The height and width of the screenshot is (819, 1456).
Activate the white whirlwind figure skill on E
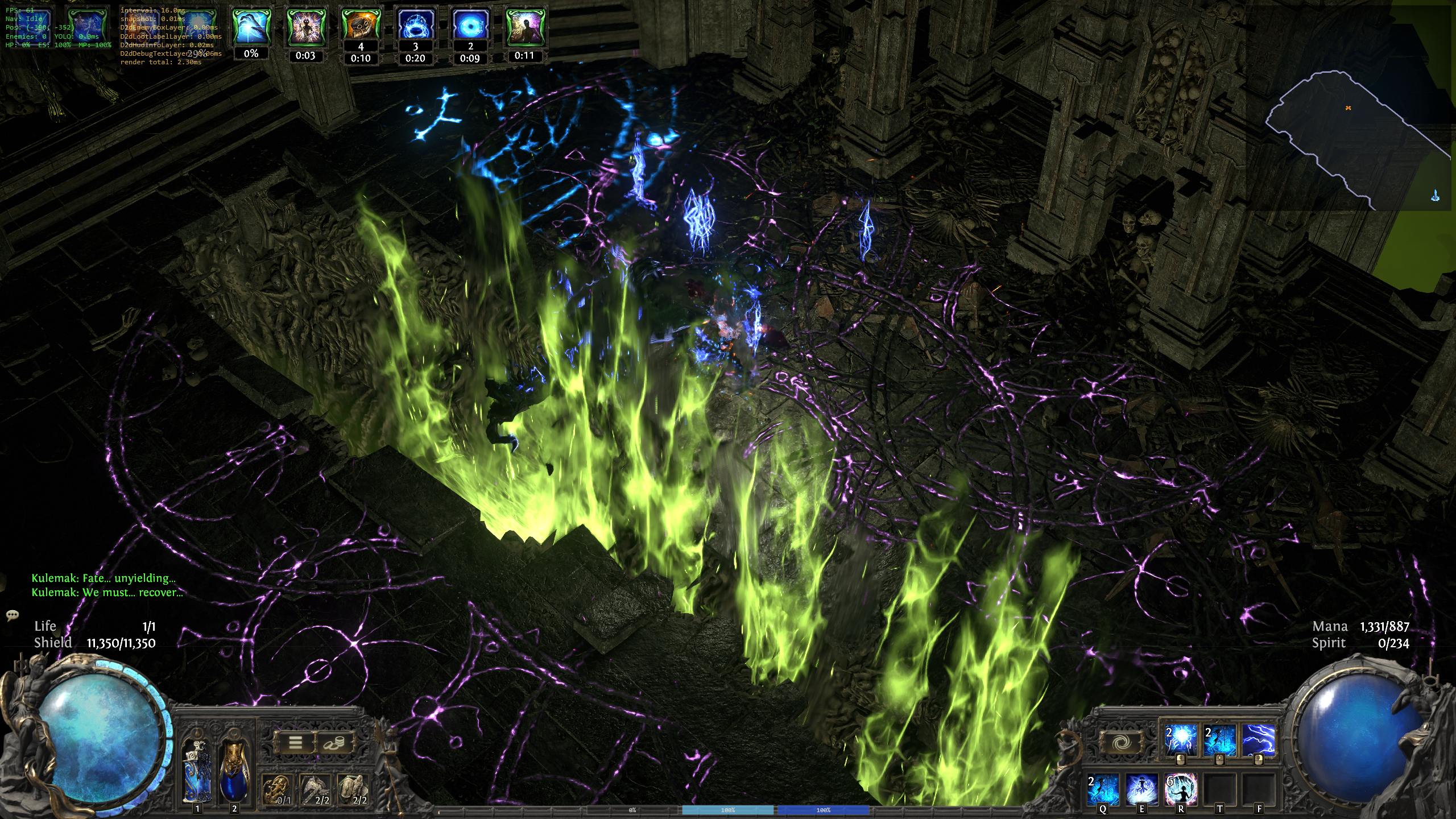(x=1141, y=789)
